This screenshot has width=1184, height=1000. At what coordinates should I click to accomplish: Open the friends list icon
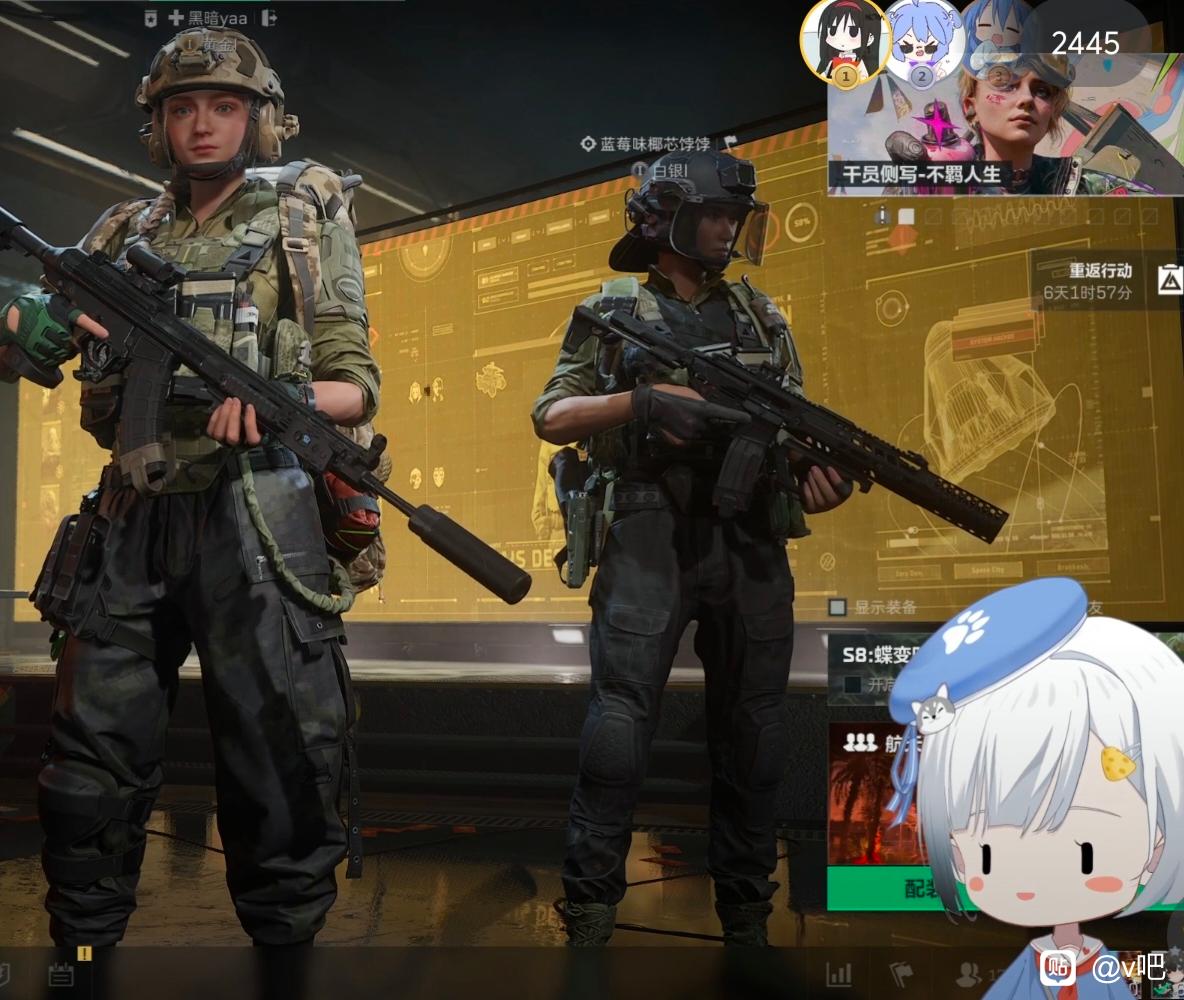click(x=968, y=974)
